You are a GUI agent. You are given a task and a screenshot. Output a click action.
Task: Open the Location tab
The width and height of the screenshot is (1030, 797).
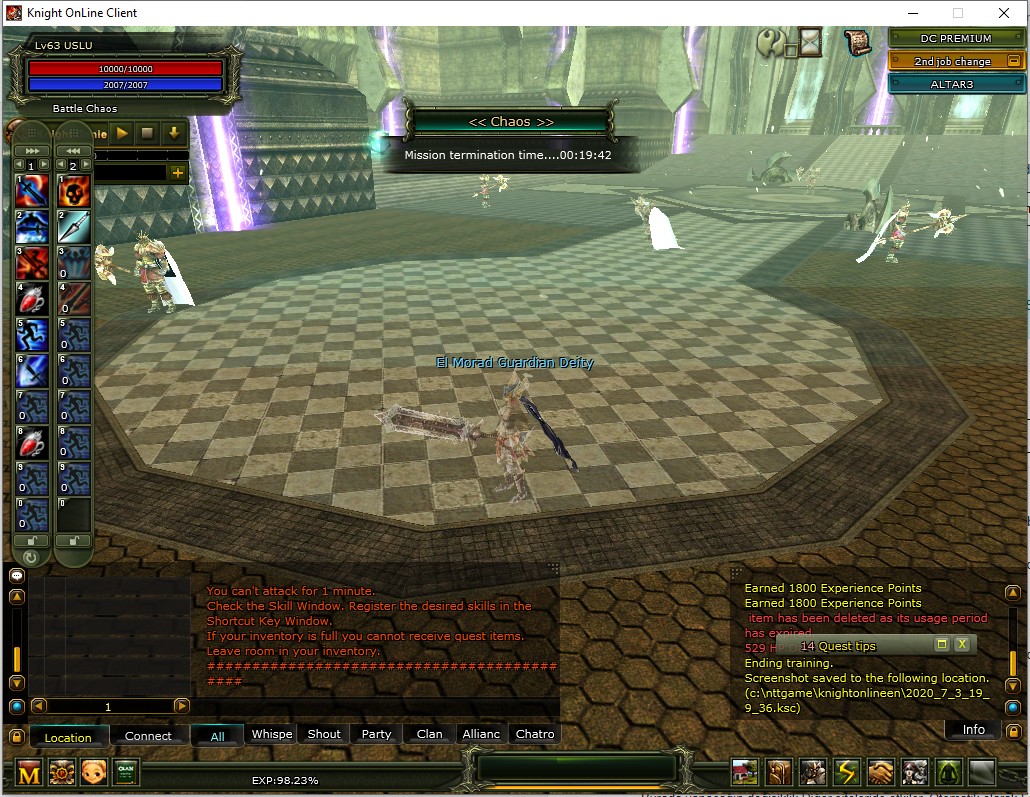pos(68,737)
